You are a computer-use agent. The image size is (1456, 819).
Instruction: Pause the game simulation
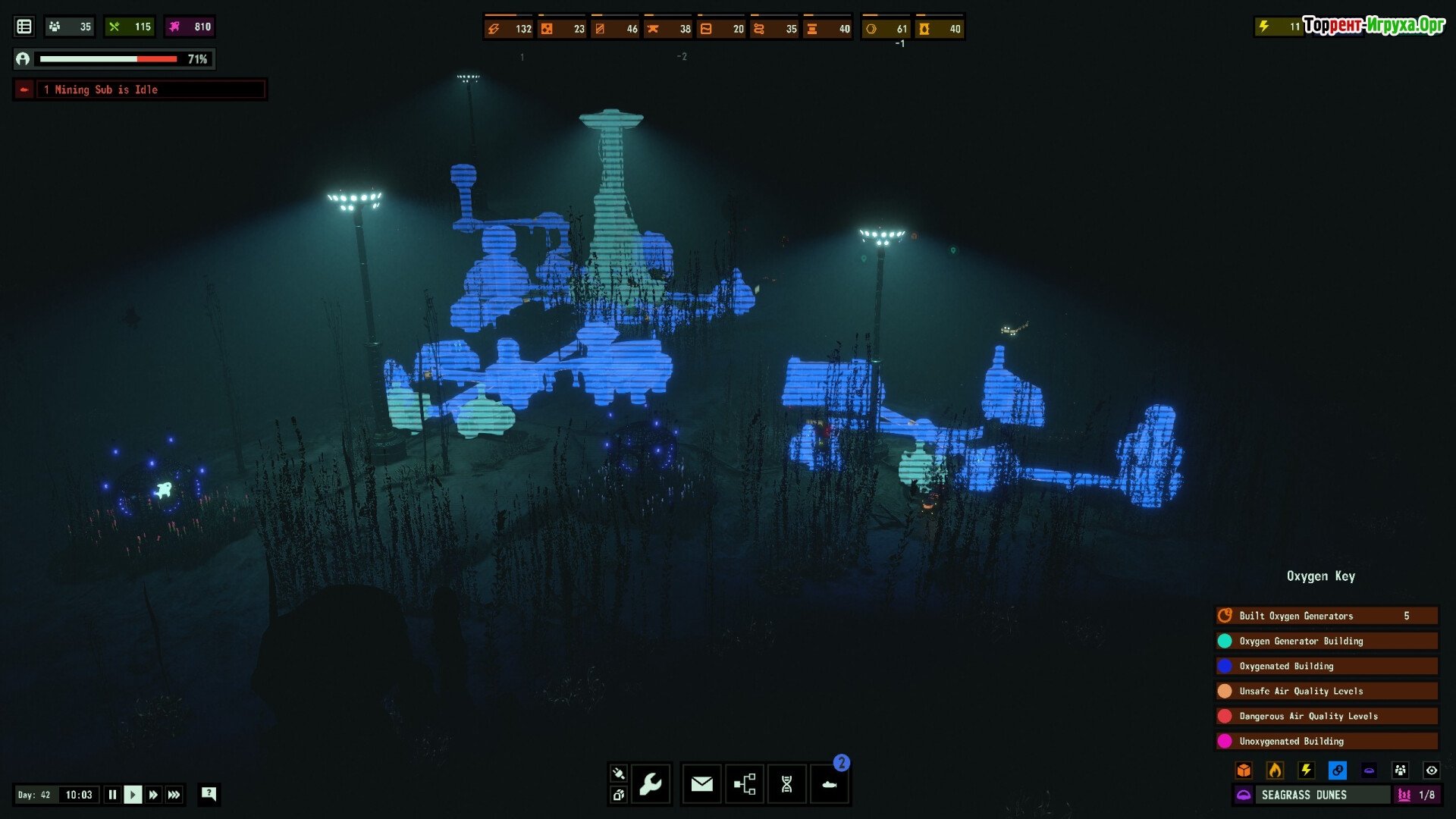point(112,795)
